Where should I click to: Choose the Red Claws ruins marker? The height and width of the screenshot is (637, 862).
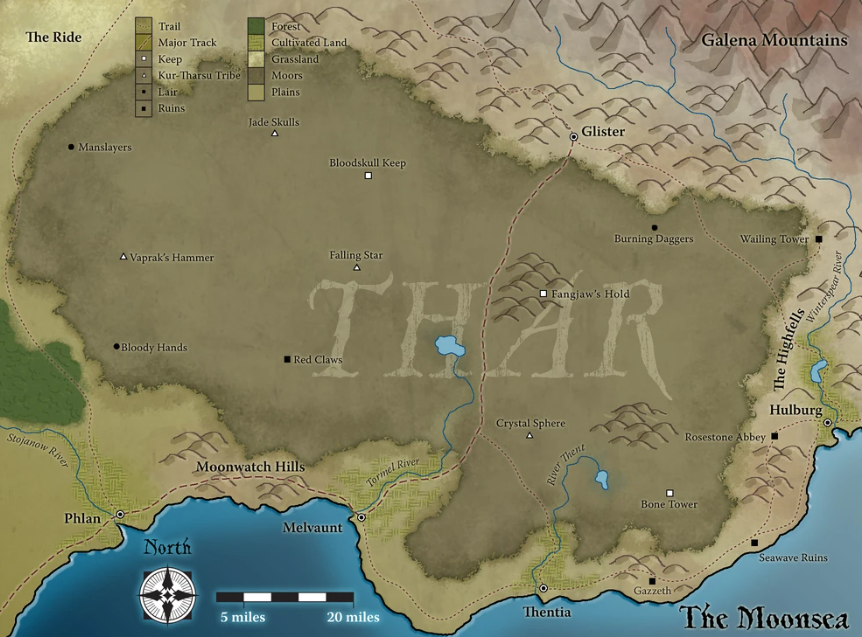click(x=287, y=359)
